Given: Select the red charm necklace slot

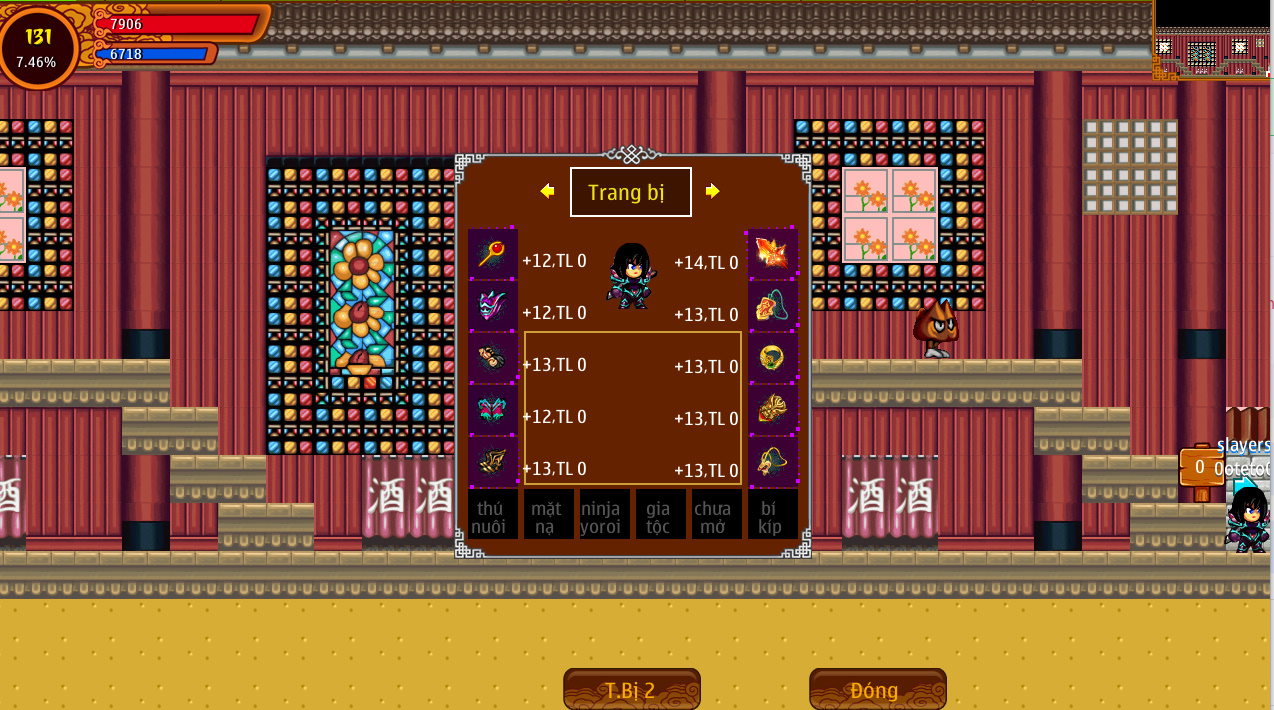Looking at the screenshot, I should click(x=773, y=306).
